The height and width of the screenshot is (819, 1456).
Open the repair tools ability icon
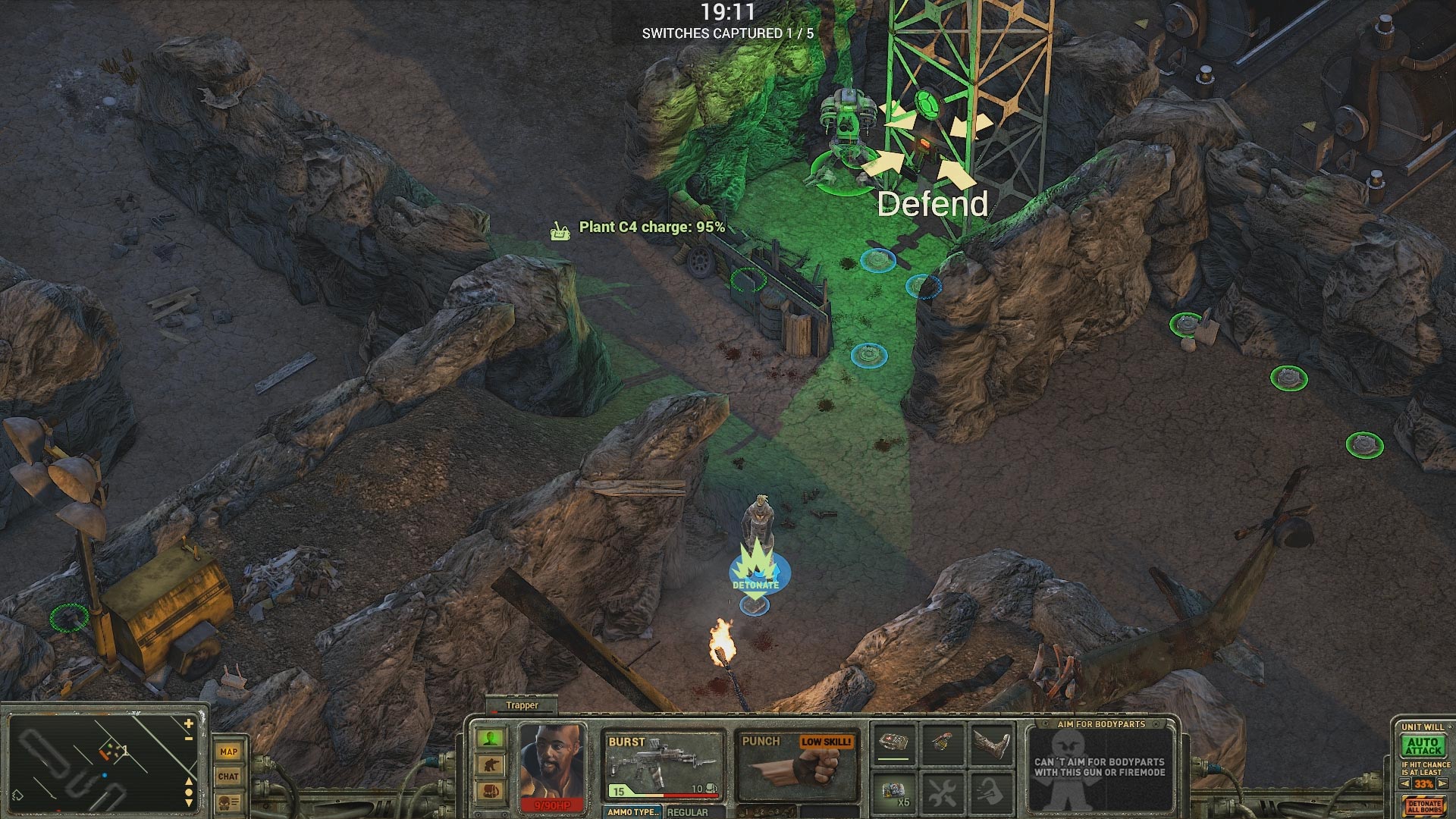click(944, 793)
